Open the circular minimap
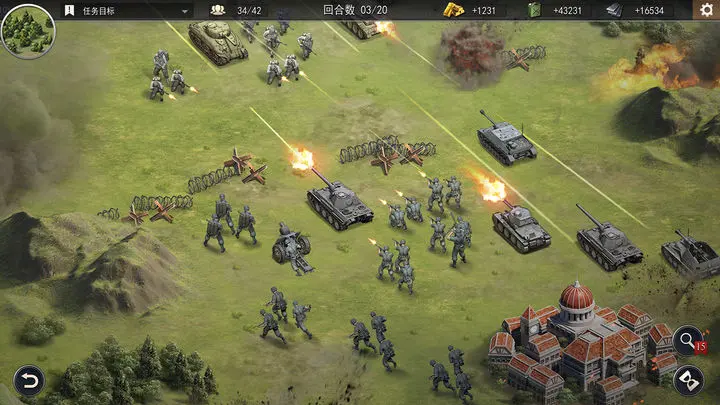This screenshot has height=405, width=720. (28, 31)
